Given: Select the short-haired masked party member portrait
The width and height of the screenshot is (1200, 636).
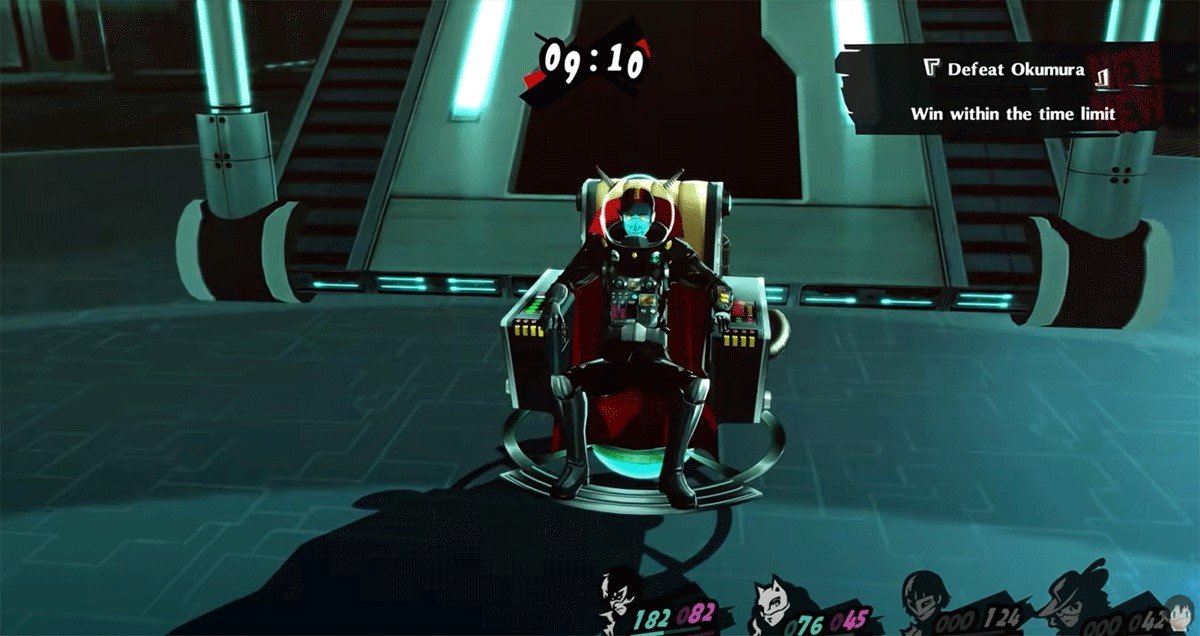Looking at the screenshot, I should pyautogui.click(x=927, y=601).
